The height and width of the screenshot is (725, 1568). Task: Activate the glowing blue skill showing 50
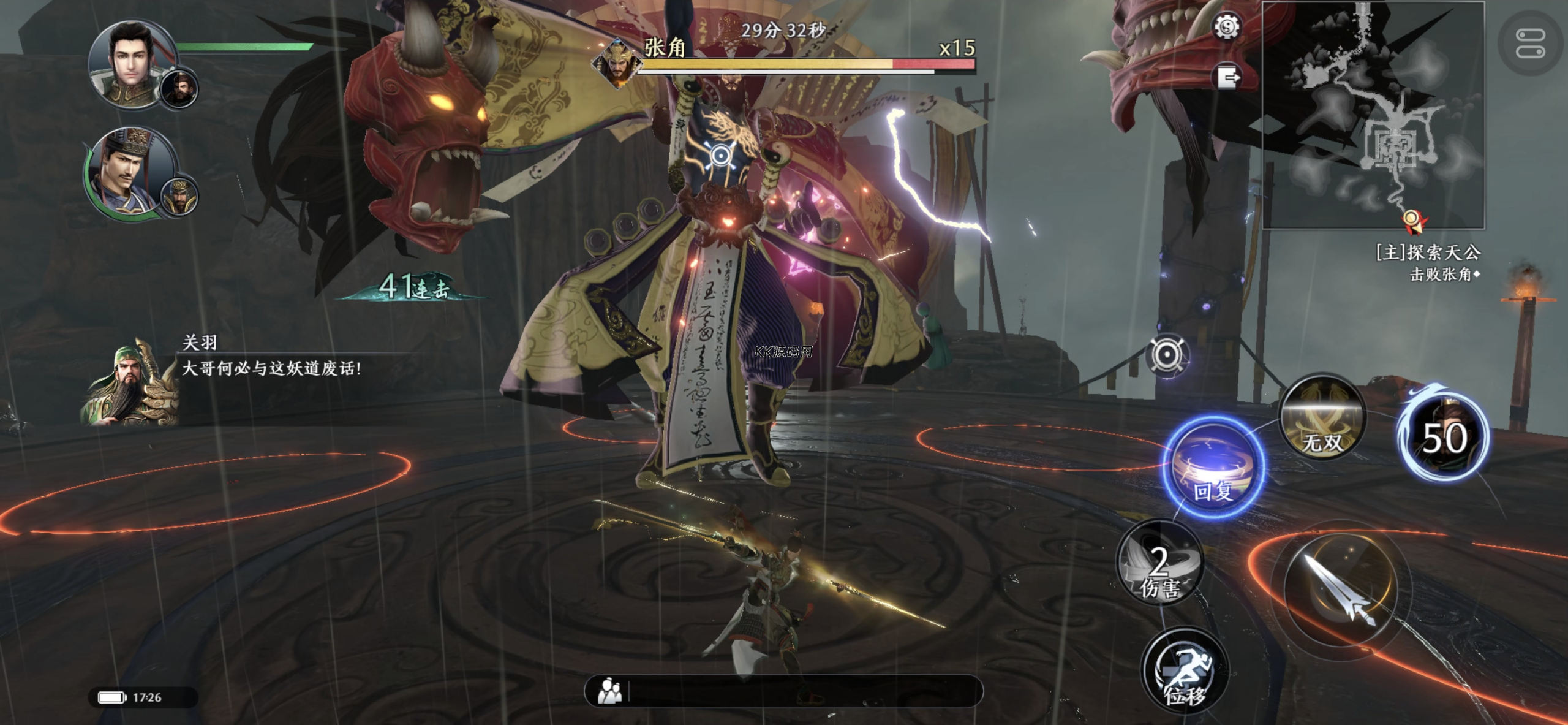pos(1445,434)
